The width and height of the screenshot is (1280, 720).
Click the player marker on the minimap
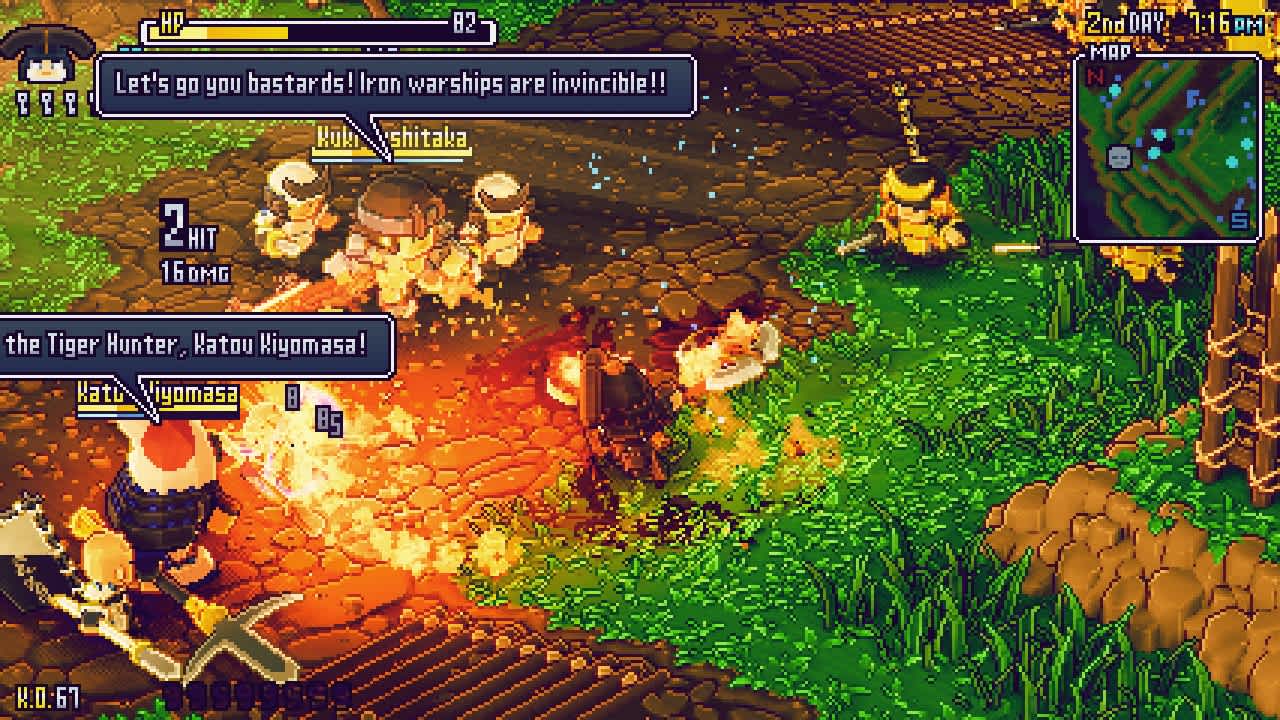1119,157
